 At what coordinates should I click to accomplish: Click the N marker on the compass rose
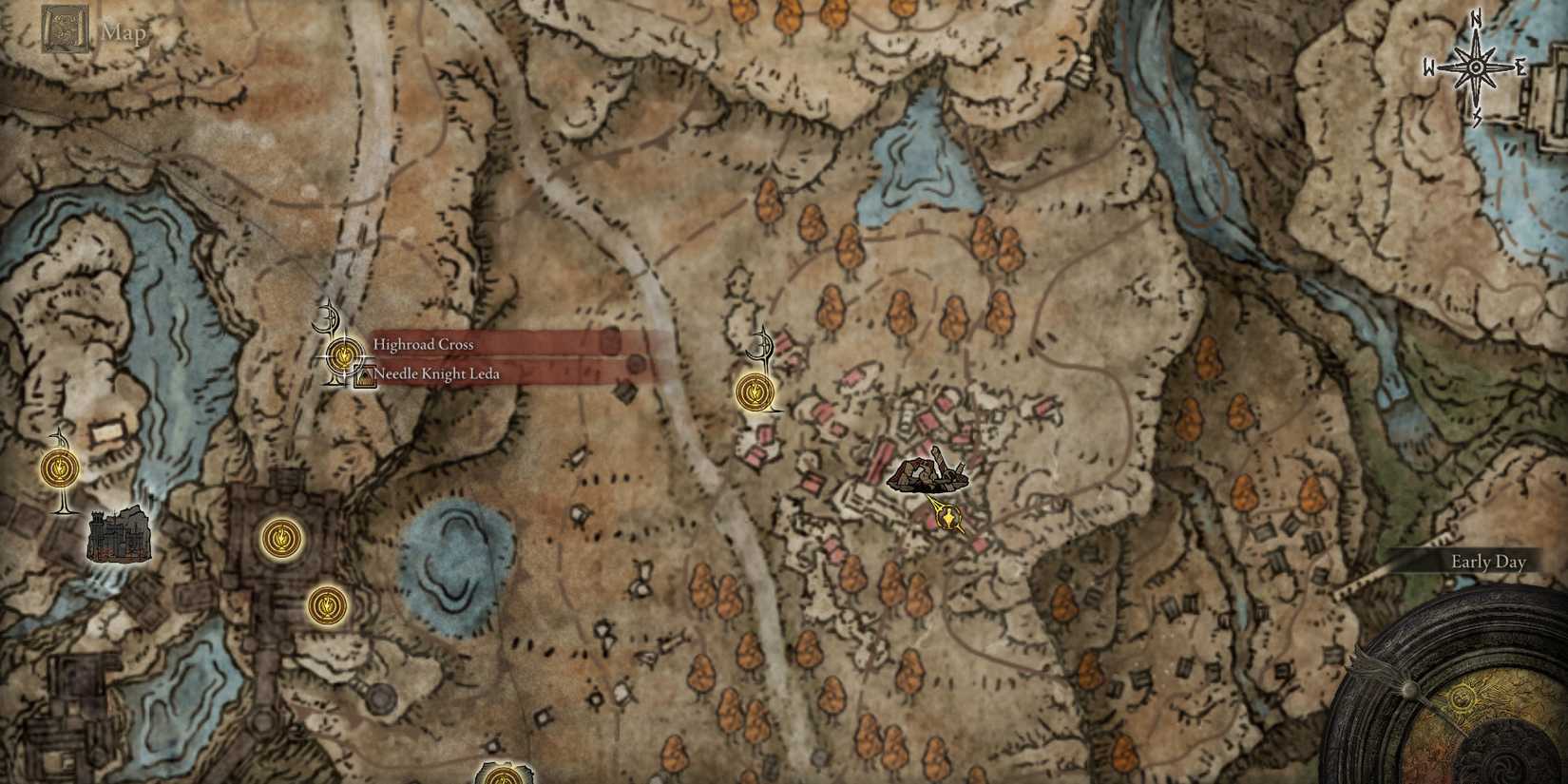click(1476, 21)
